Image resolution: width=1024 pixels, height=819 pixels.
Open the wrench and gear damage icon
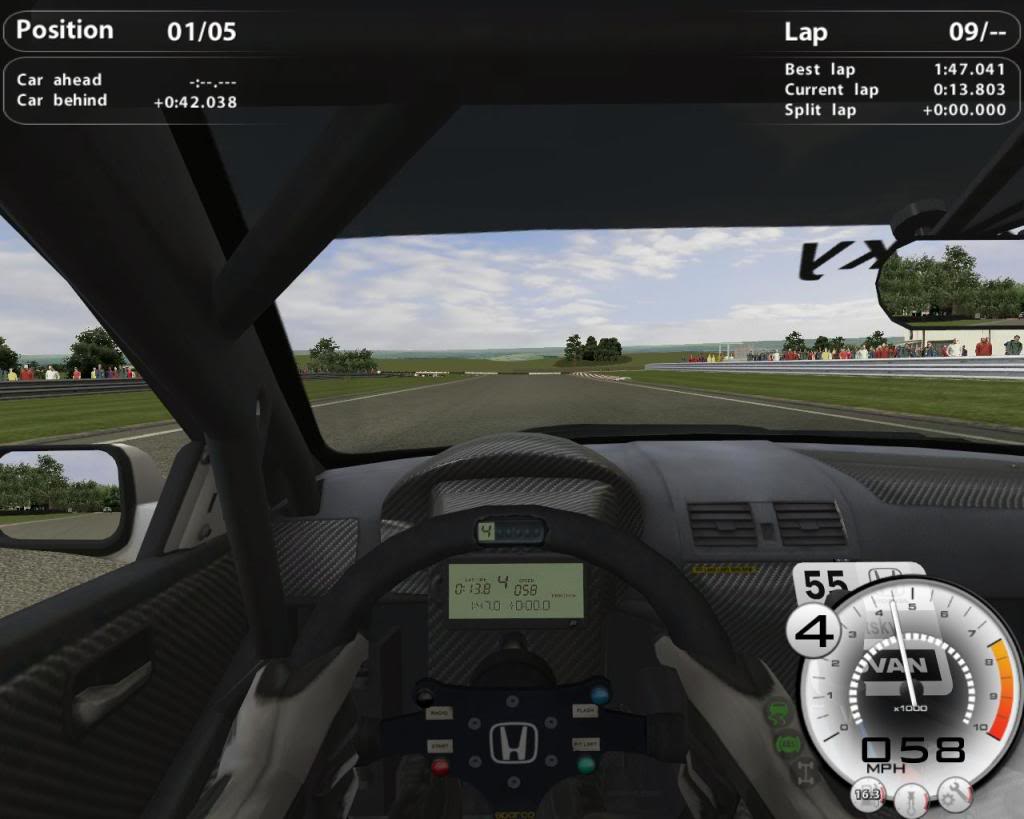click(x=955, y=795)
